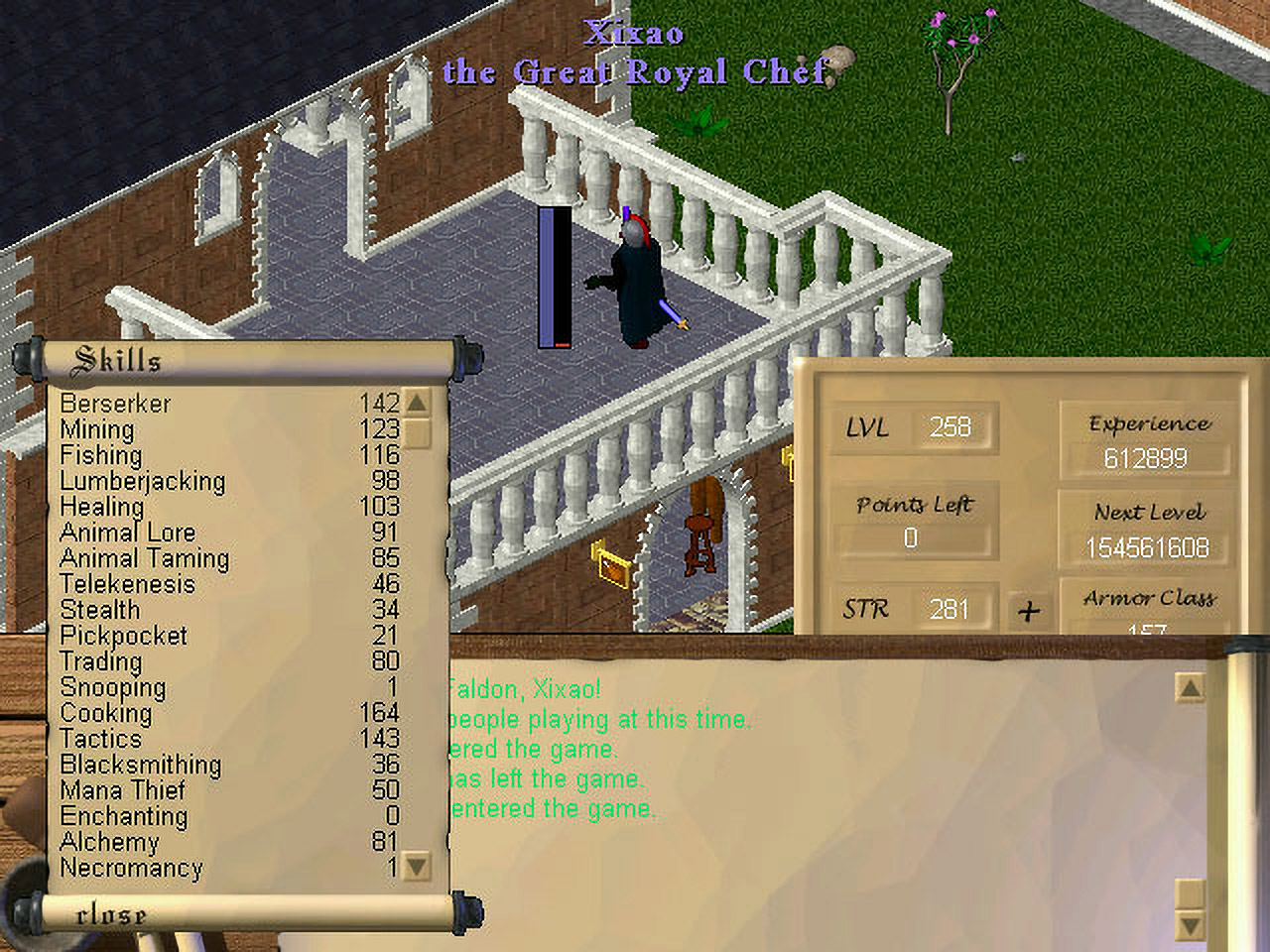Choose the Animal Lore skill

click(128, 533)
